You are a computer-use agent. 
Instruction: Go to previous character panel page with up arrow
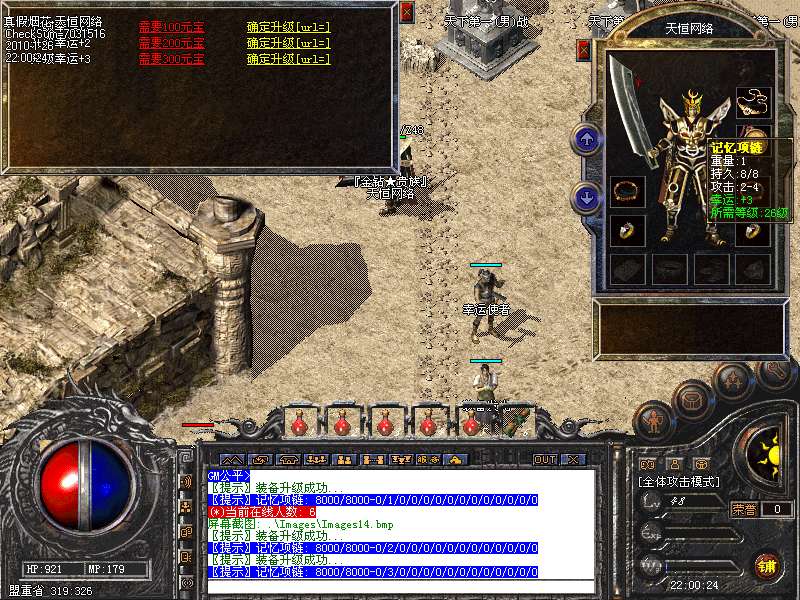pyautogui.click(x=587, y=140)
